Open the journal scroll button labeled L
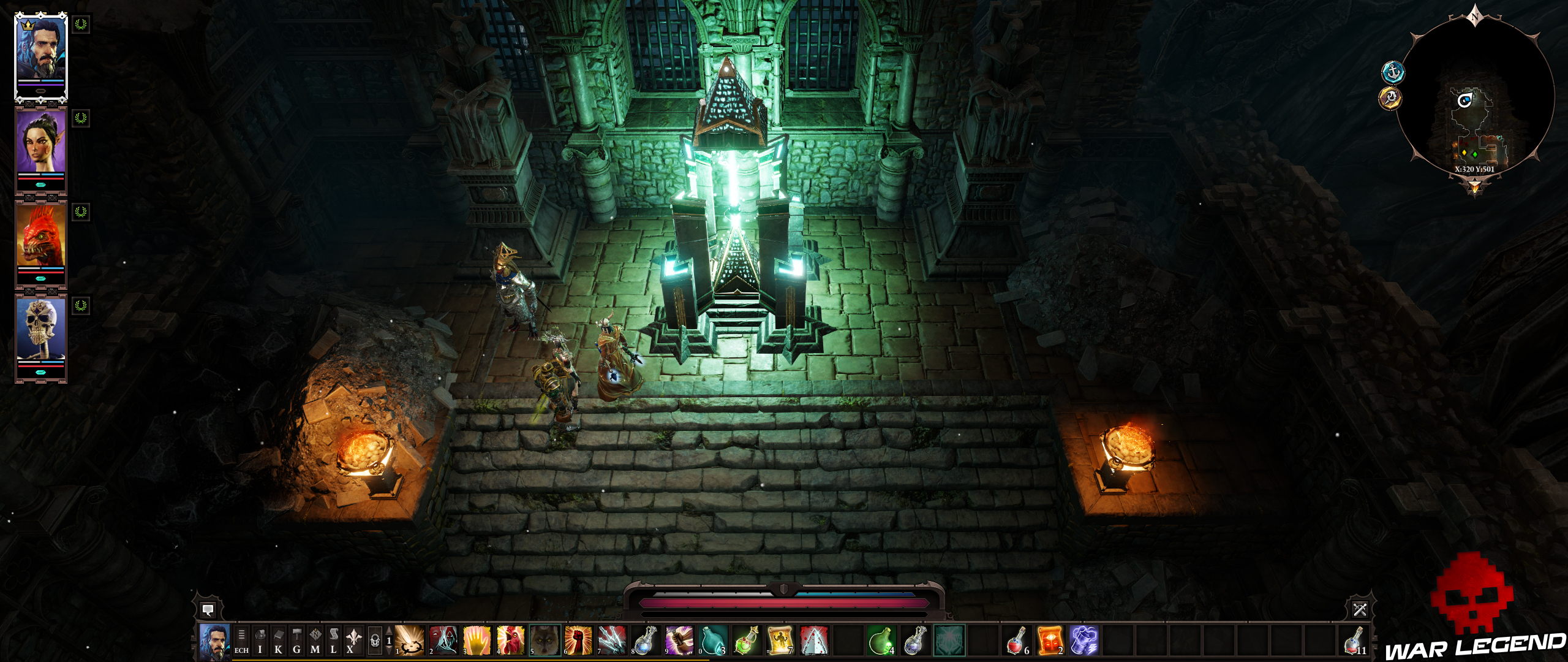 tap(333, 641)
